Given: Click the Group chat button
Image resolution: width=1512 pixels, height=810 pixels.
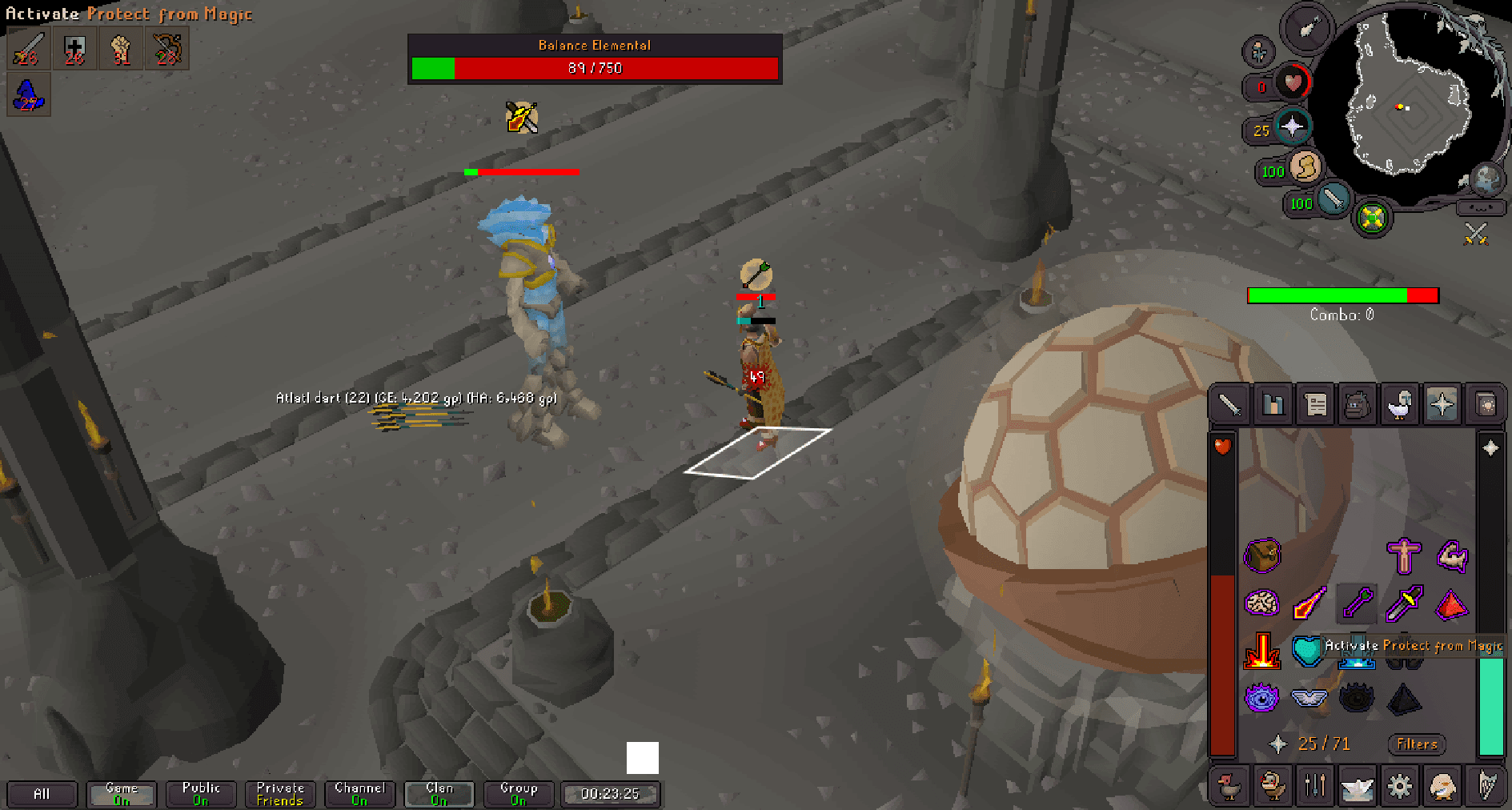Looking at the screenshot, I should tap(518, 793).
